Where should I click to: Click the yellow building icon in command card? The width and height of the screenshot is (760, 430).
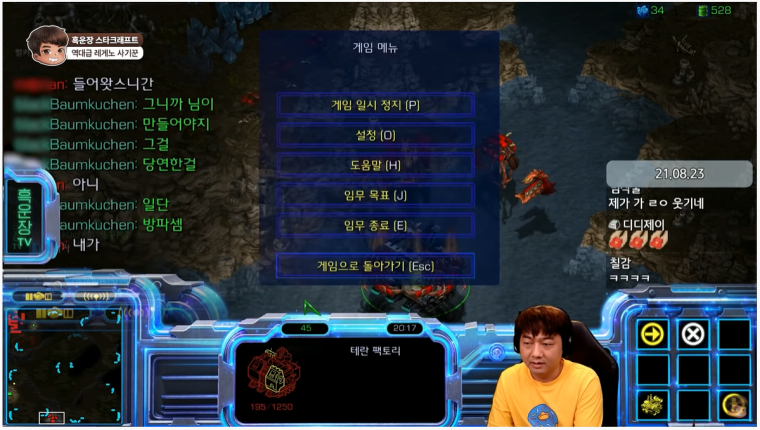point(652,404)
